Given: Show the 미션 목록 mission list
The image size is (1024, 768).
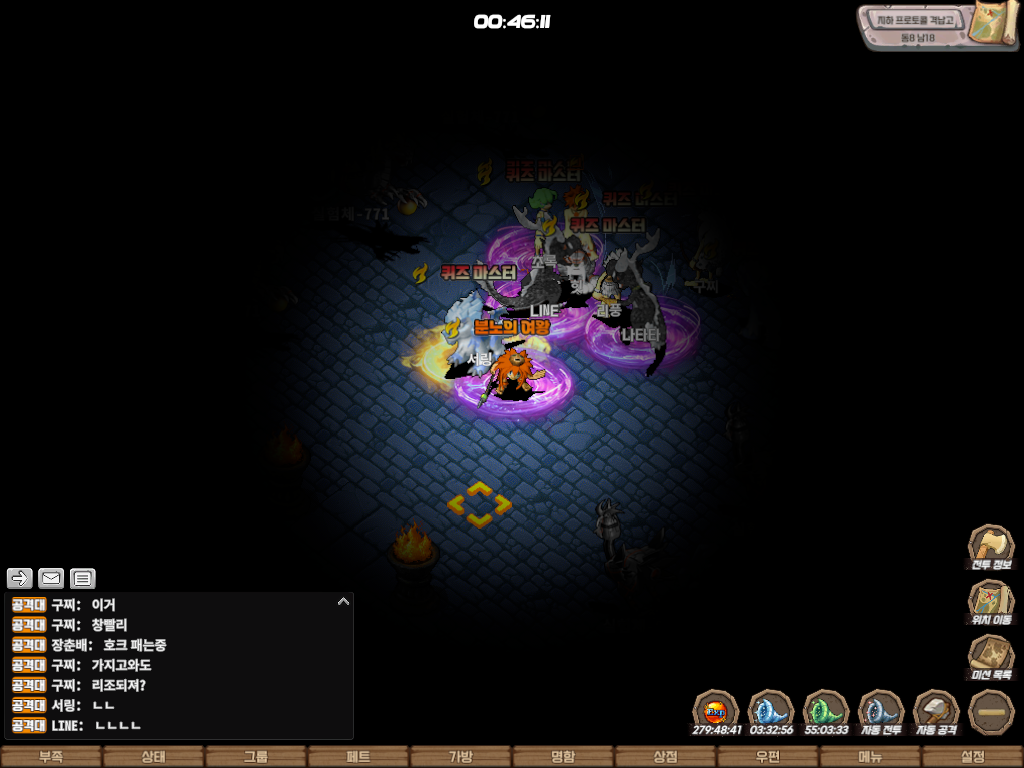Looking at the screenshot, I should [991, 658].
